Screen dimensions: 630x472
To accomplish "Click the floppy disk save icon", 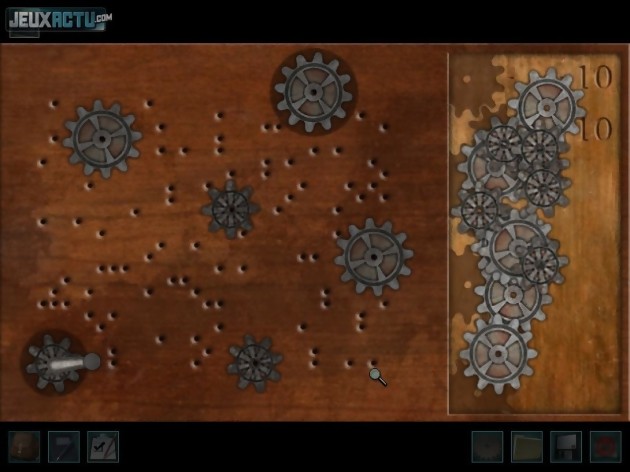I will (565, 446).
